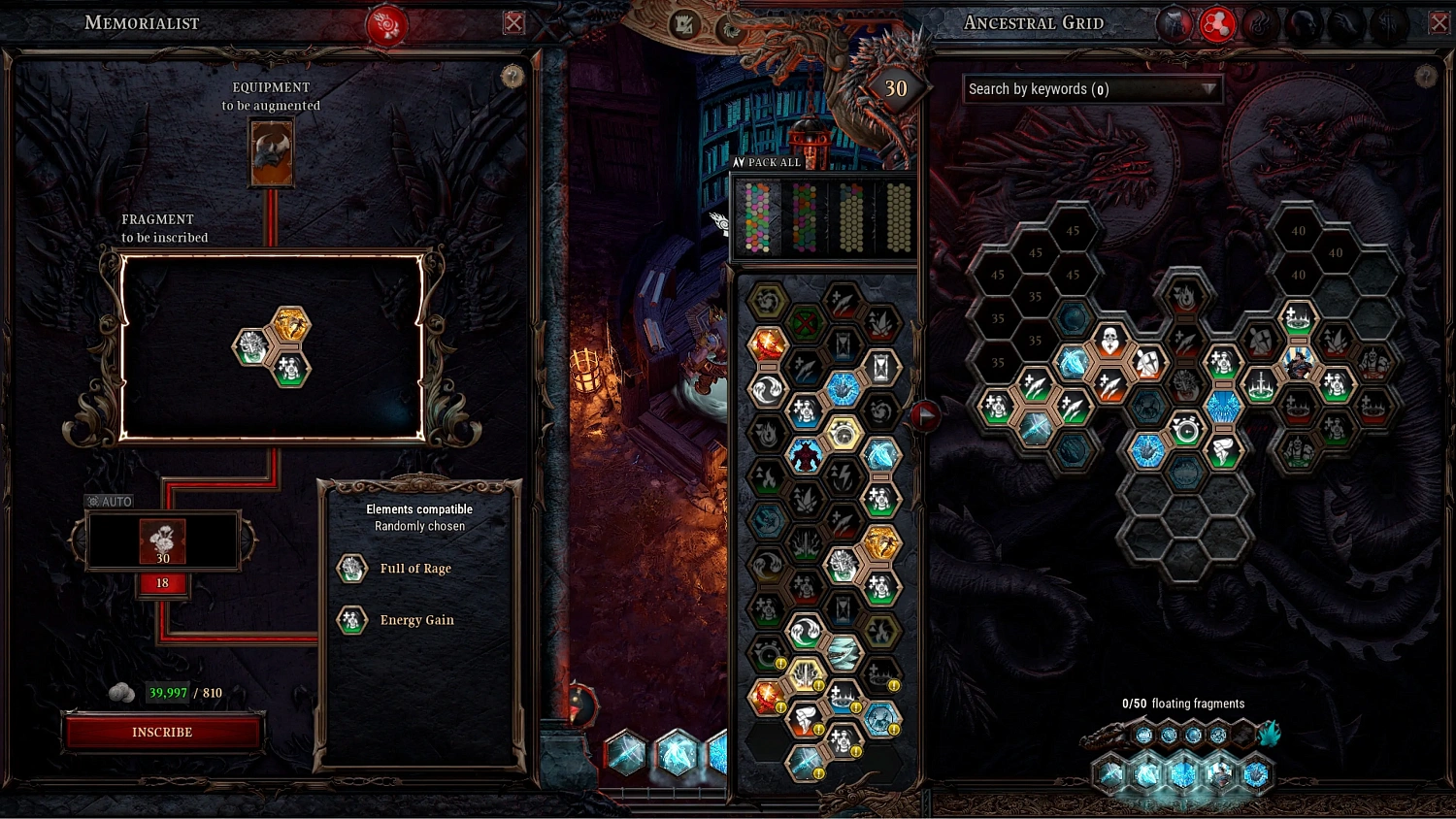Click the Full of Rage element icon

pos(351,568)
